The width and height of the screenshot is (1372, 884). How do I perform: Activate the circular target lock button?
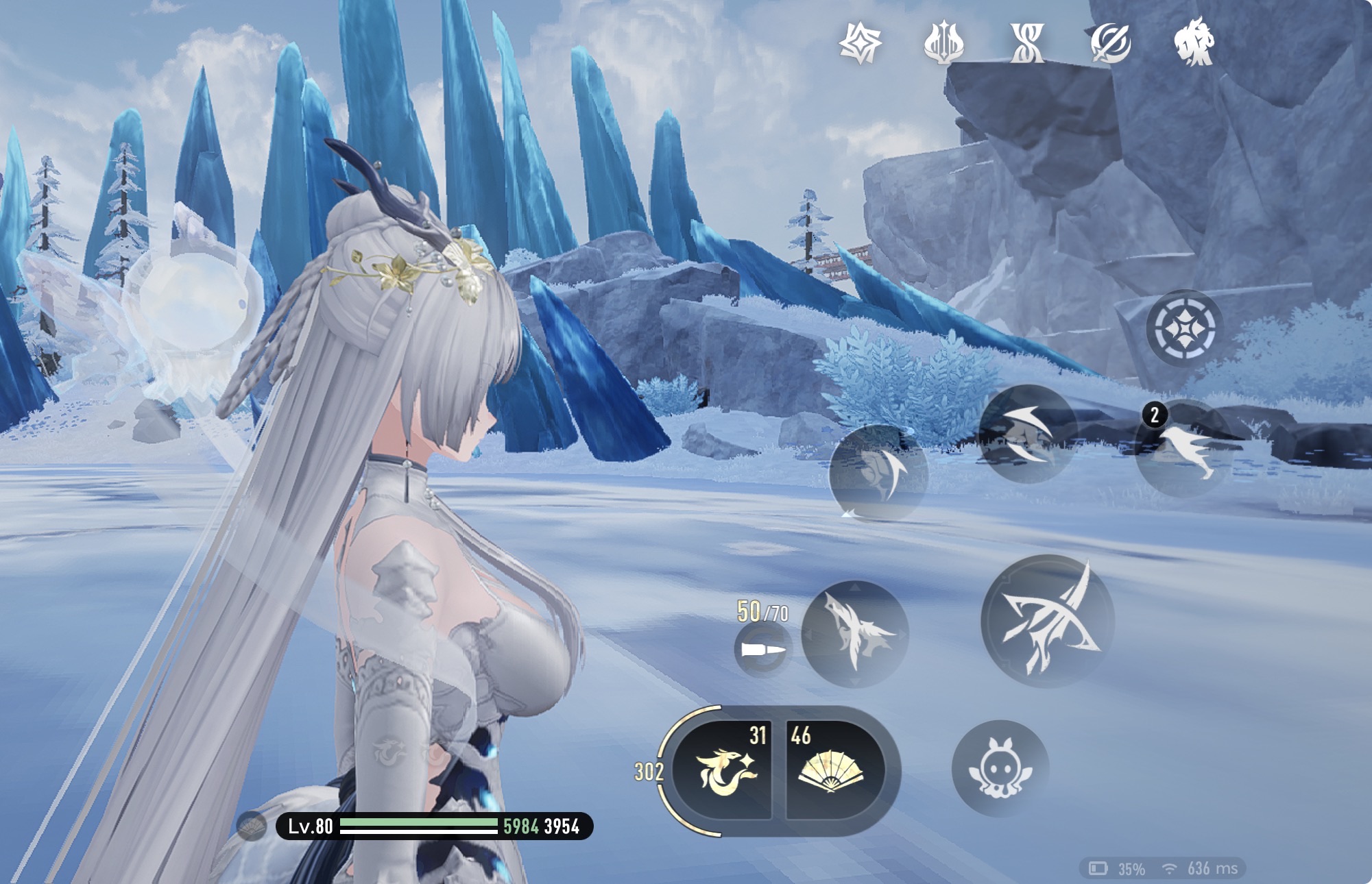click(x=1184, y=329)
